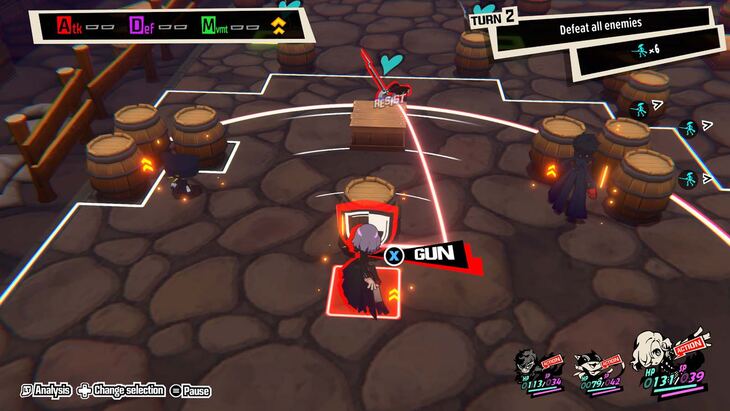This screenshot has width=730, height=411.
Task: Choose Joker's masked portrait in the party list
Action: click(527, 362)
